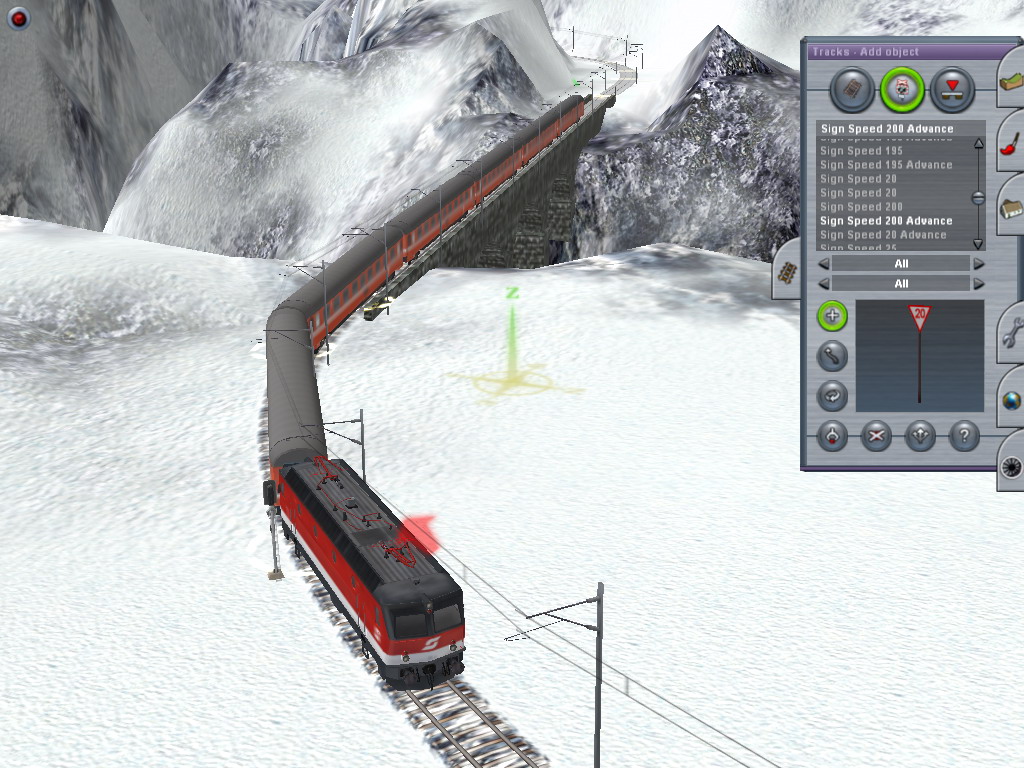Viewport: 1024px width, 768px height.
Task: Pick the Sign Speed 20 Advance entry
Action: [882, 235]
